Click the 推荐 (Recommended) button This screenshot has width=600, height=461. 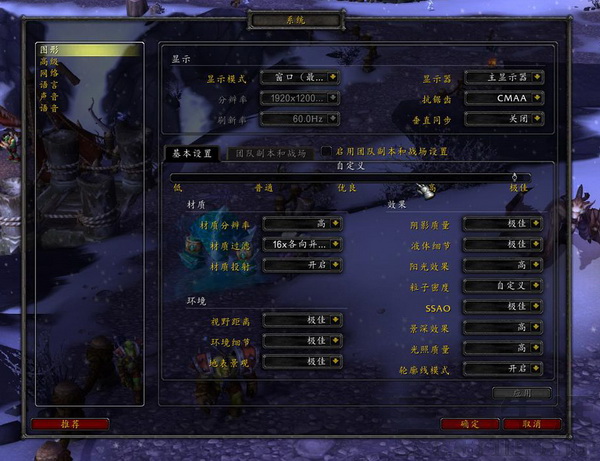click(x=69, y=424)
